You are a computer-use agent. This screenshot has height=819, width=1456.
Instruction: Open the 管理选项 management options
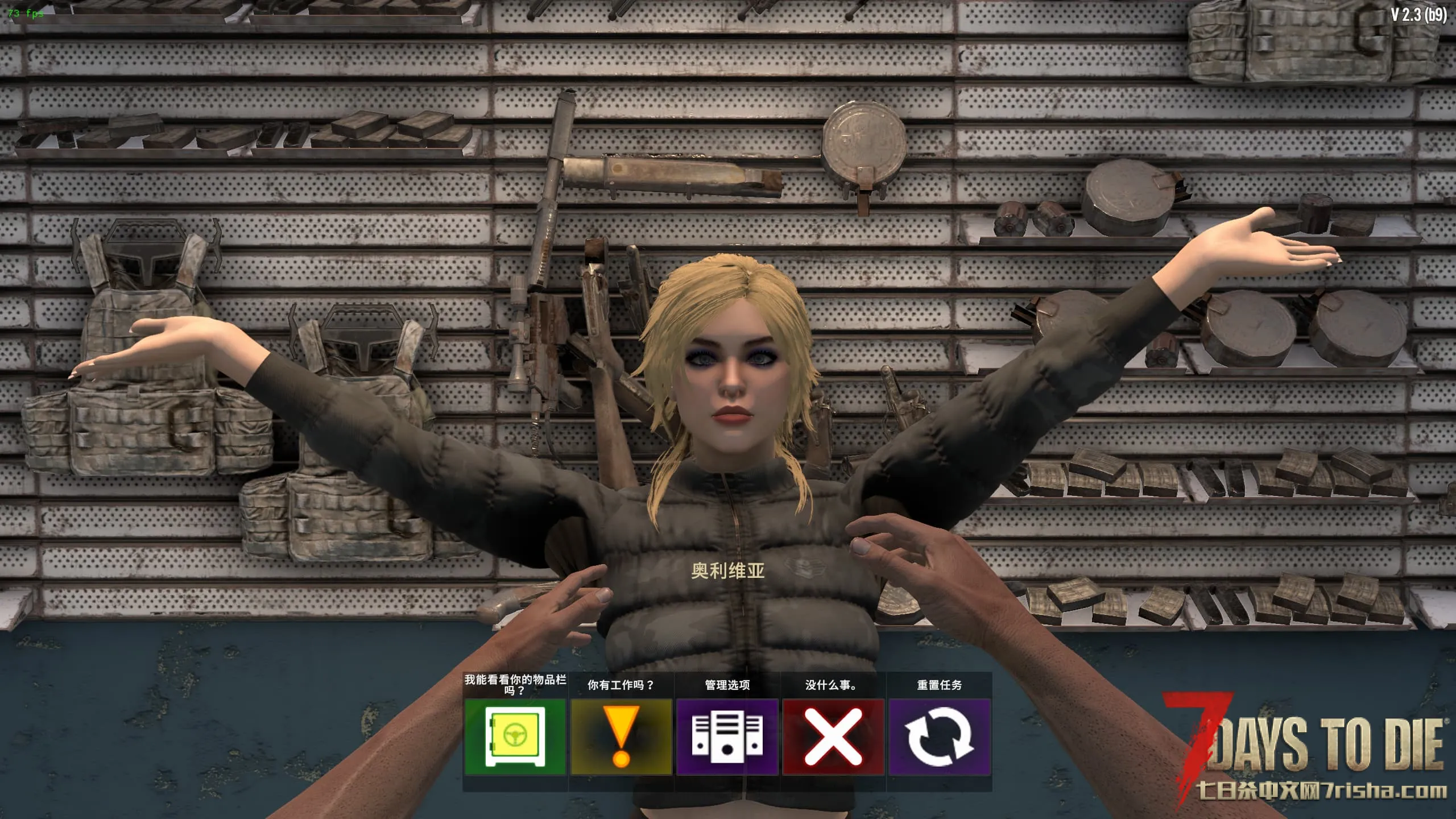(x=727, y=737)
